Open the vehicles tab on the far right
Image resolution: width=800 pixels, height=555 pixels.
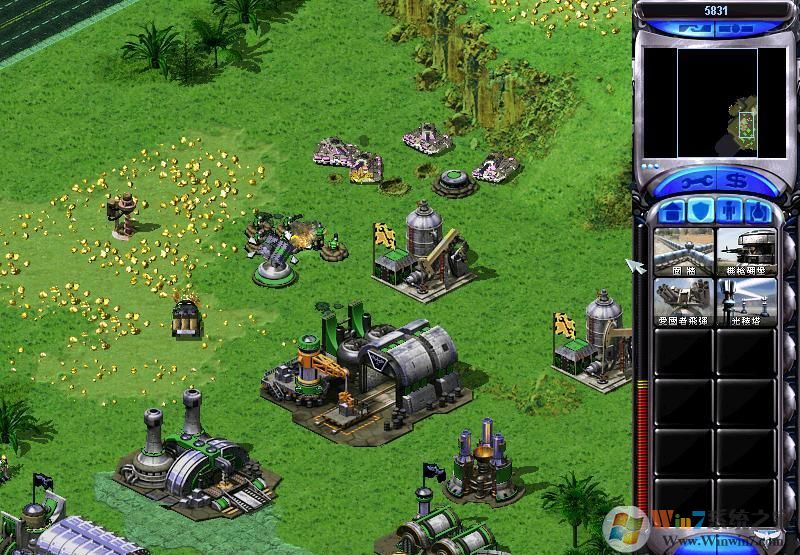coord(758,212)
